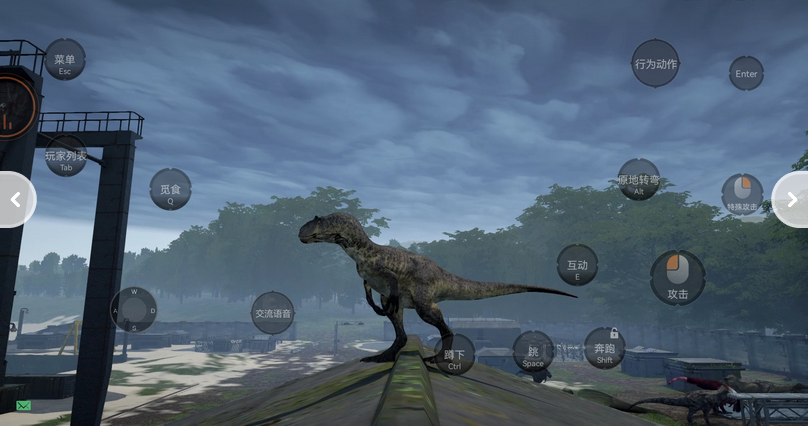Go to the next image with right arrow
Image resolution: width=808 pixels, height=426 pixels.
(x=792, y=200)
